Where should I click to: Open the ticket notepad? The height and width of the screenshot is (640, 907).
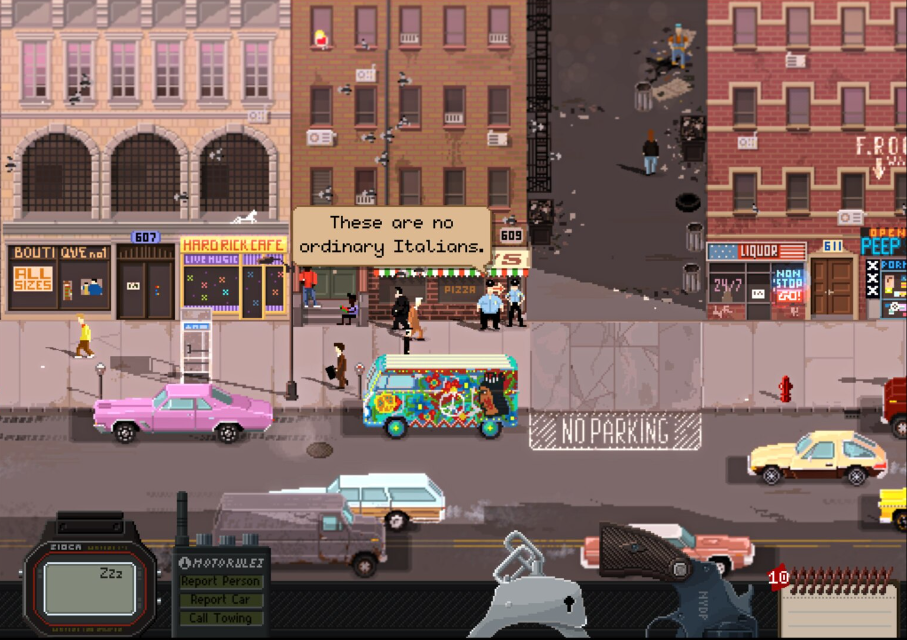click(x=838, y=605)
